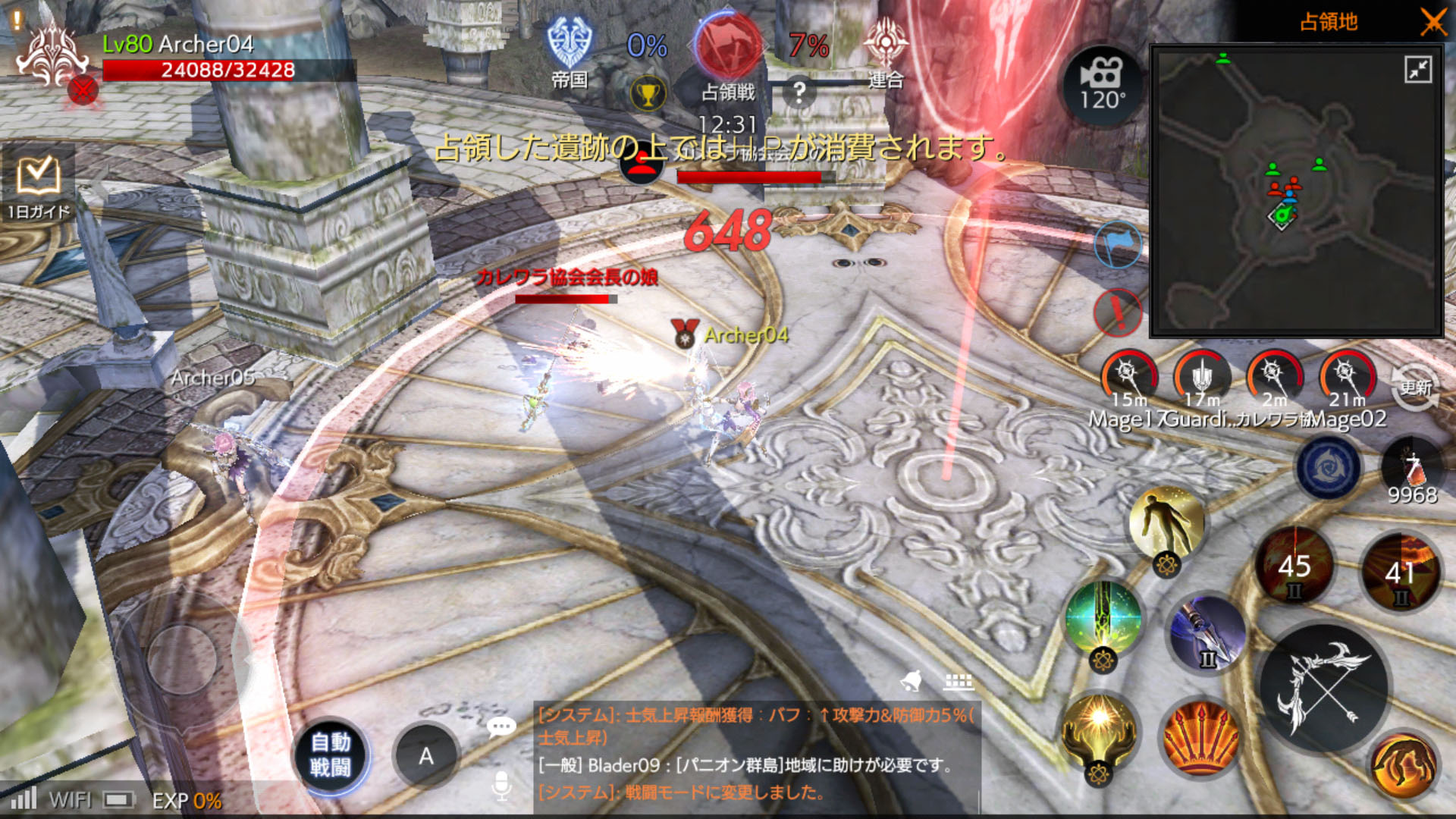Show the question mark help for 占領戦
The width and height of the screenshot is (1456, 819).
[799, 93]
